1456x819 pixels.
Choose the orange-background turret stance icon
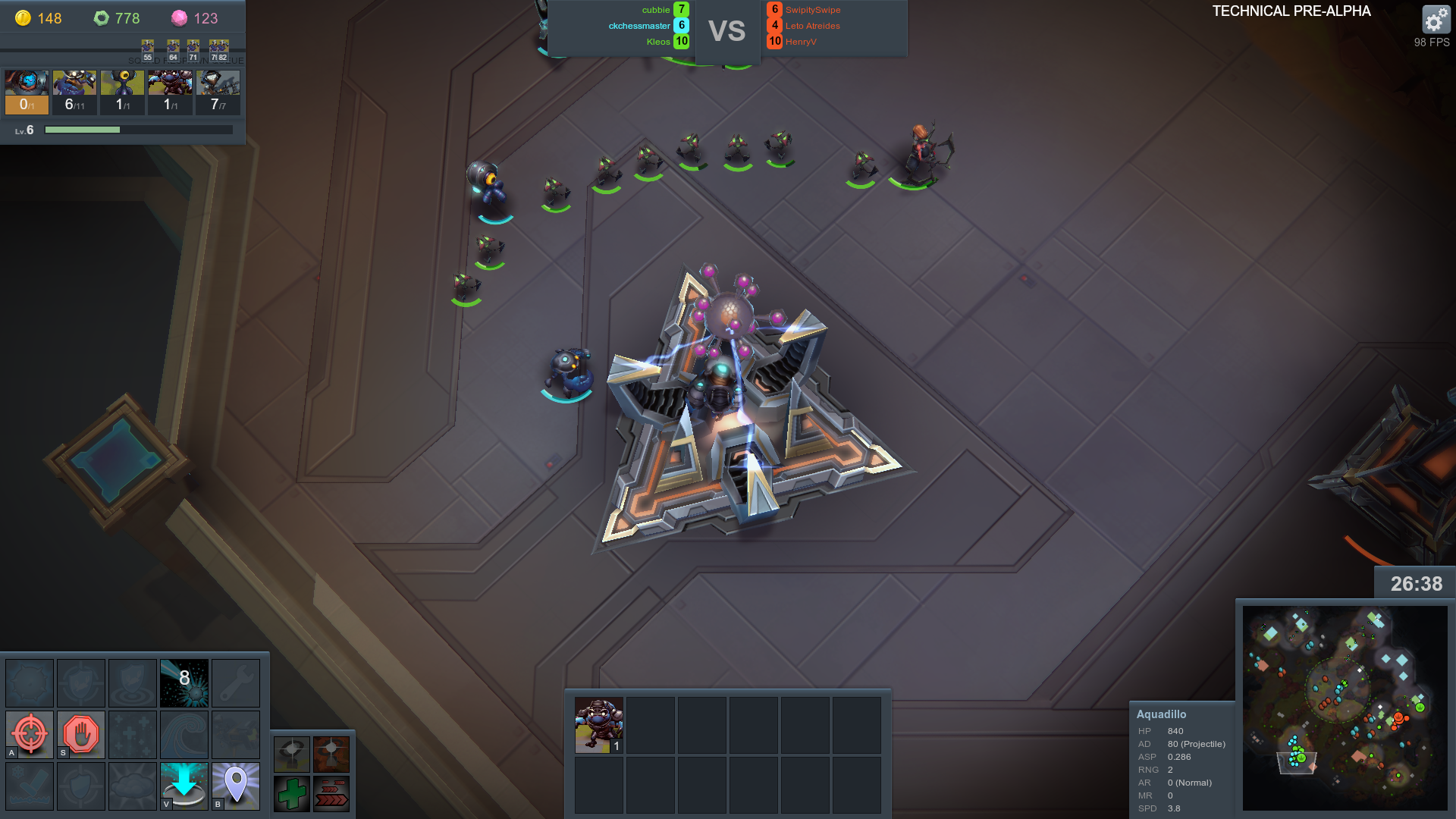[331, 754]
